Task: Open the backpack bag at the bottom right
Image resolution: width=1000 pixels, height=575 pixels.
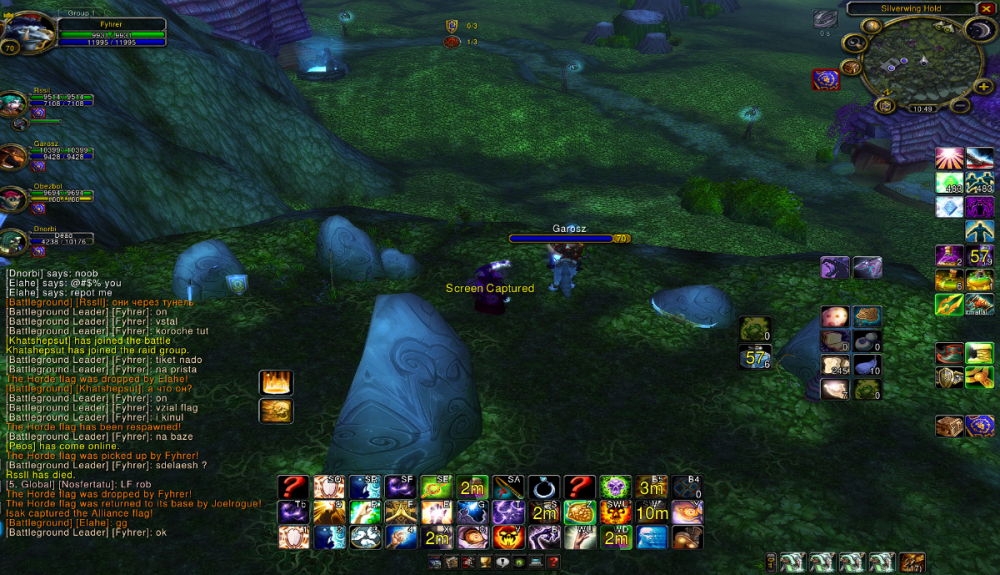Action: [x=912, y=562]
